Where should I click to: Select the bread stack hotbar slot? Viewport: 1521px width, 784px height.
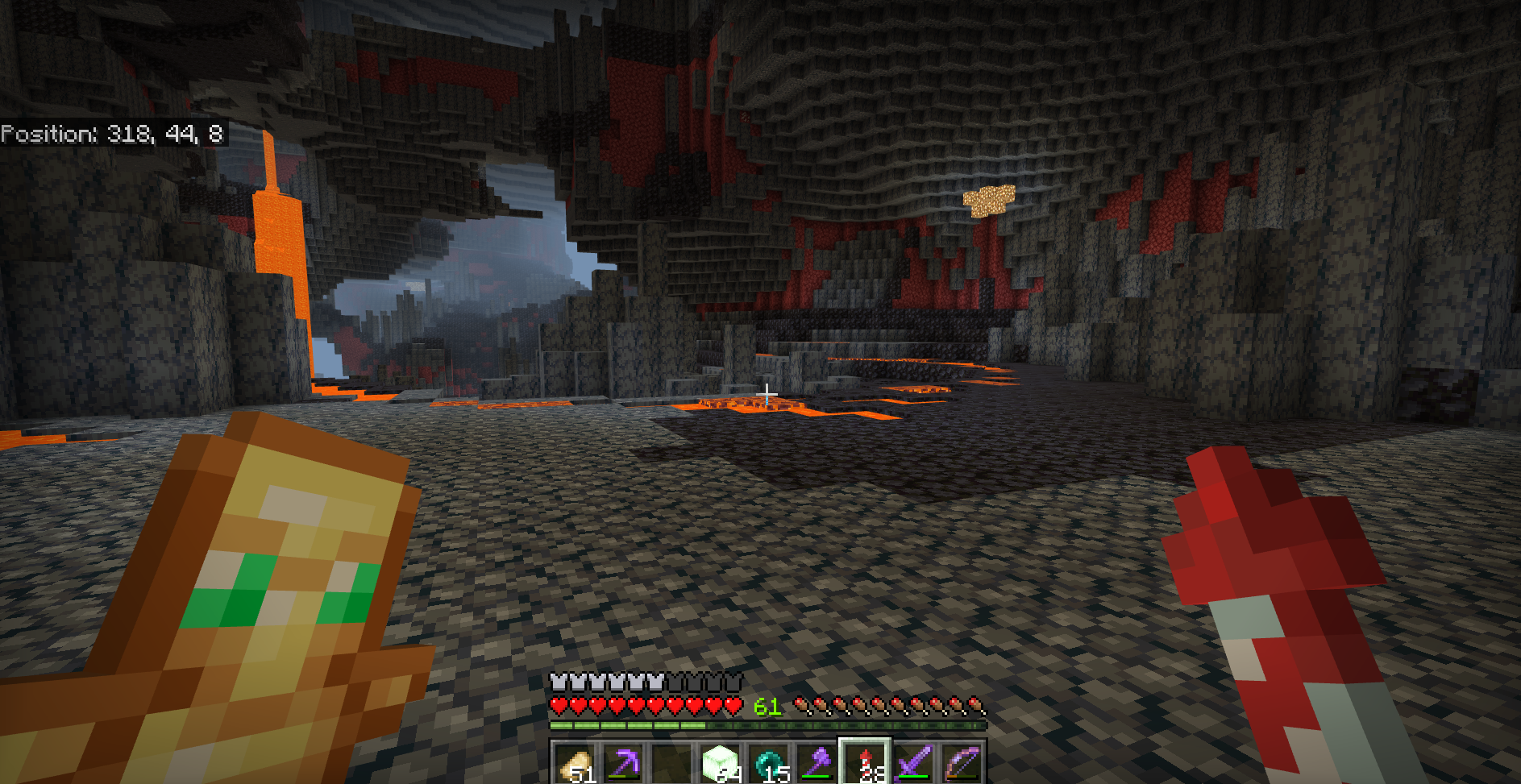(x=576, y=762)
